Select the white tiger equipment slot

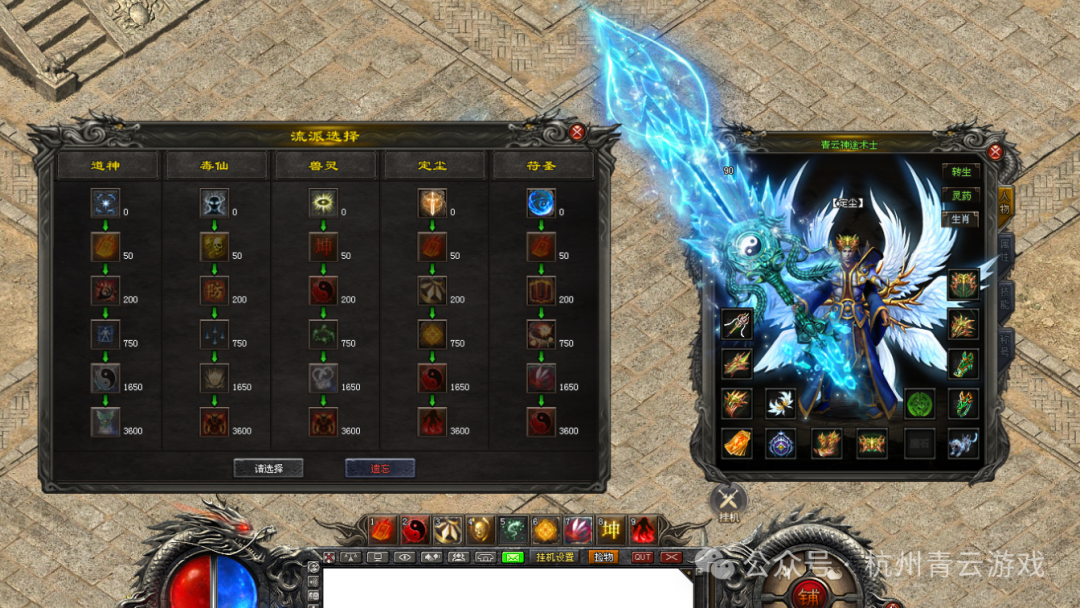[962, 443]
